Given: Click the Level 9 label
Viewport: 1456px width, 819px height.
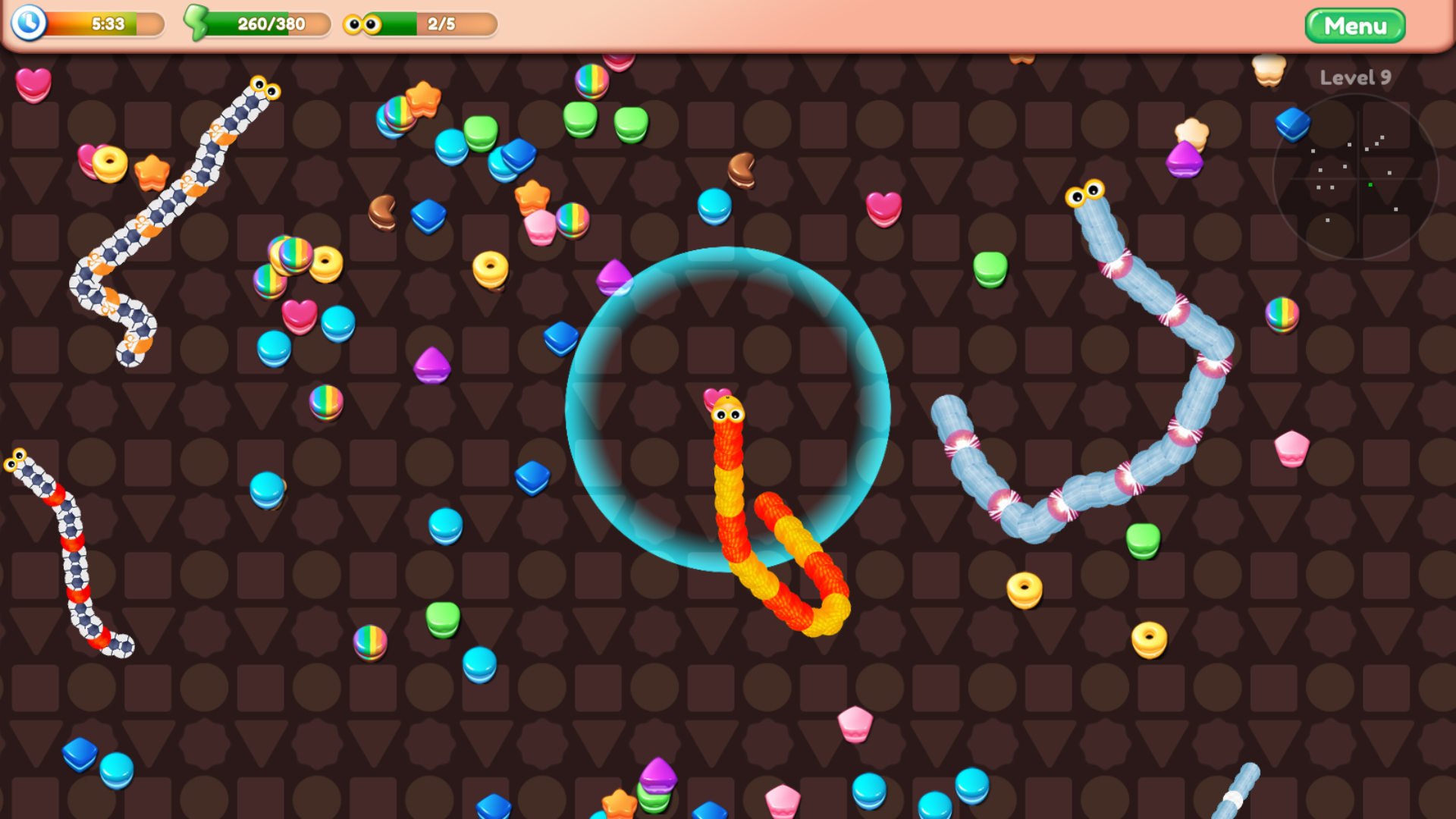Looking at the screenshot, I should pyautogui.click(x=1354, y=77).
